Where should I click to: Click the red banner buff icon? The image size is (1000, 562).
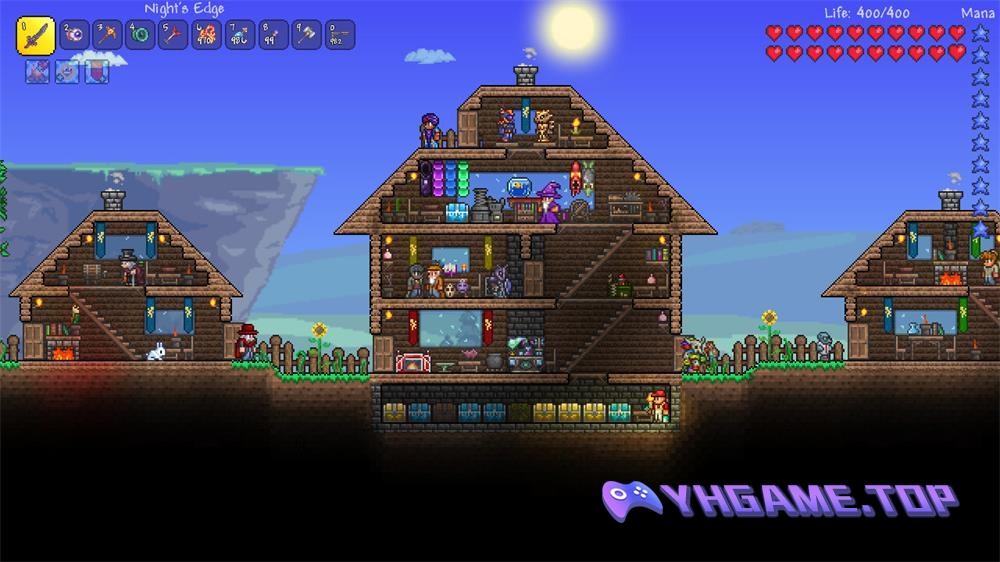pyautogui.click(x=96, y=72)
